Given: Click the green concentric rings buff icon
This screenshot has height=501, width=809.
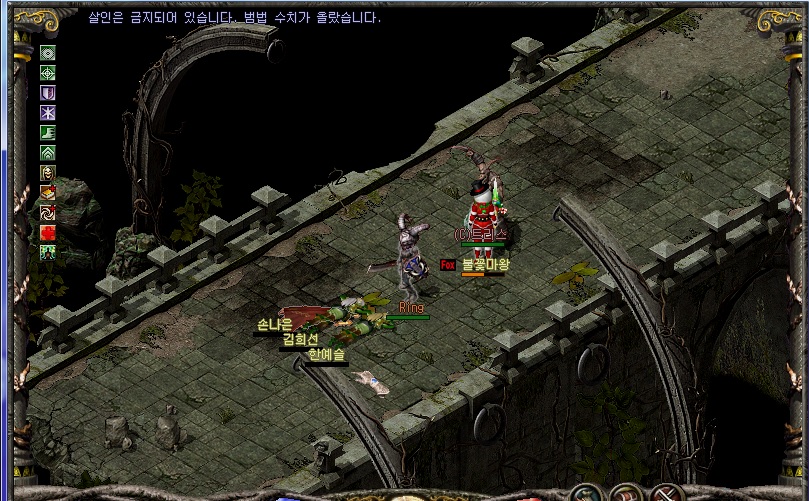Looking at the screenshot, I should [48, 53].
